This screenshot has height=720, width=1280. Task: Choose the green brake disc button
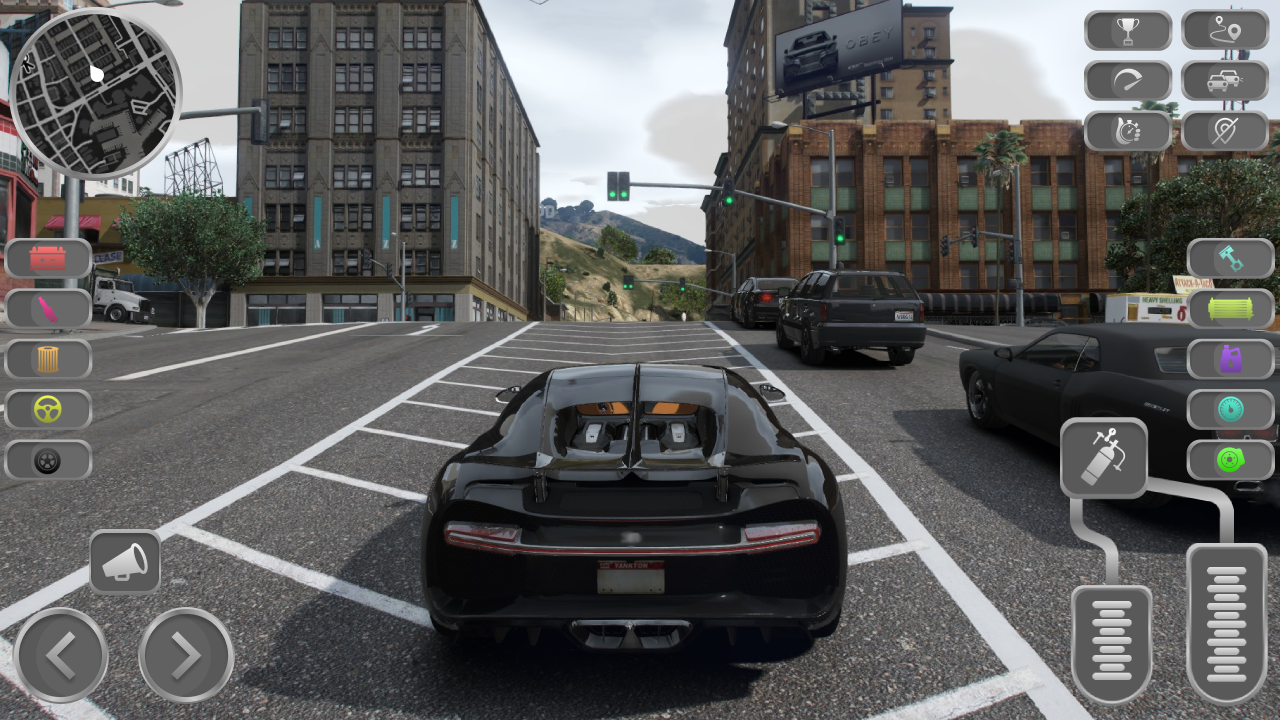[1231, 460]
